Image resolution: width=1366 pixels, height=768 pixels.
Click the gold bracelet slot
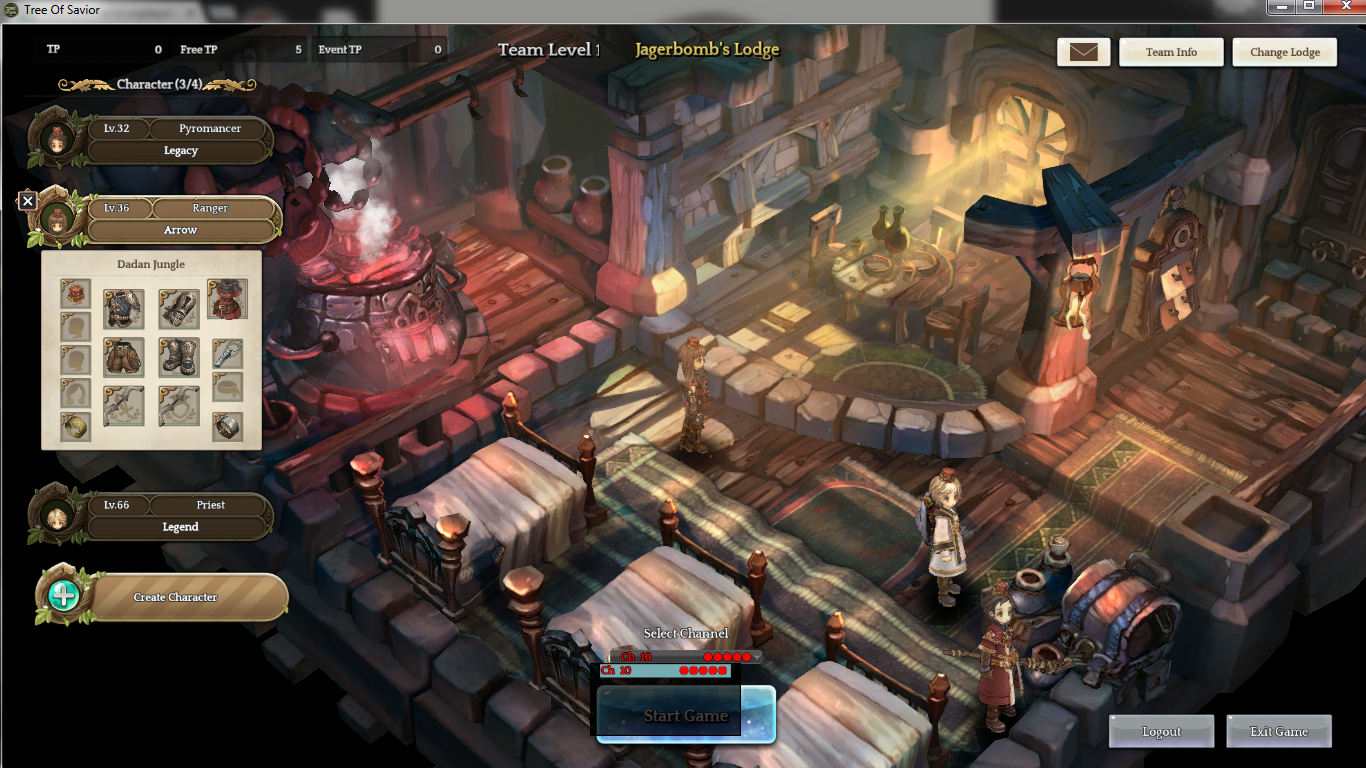(x=75, y=427)
